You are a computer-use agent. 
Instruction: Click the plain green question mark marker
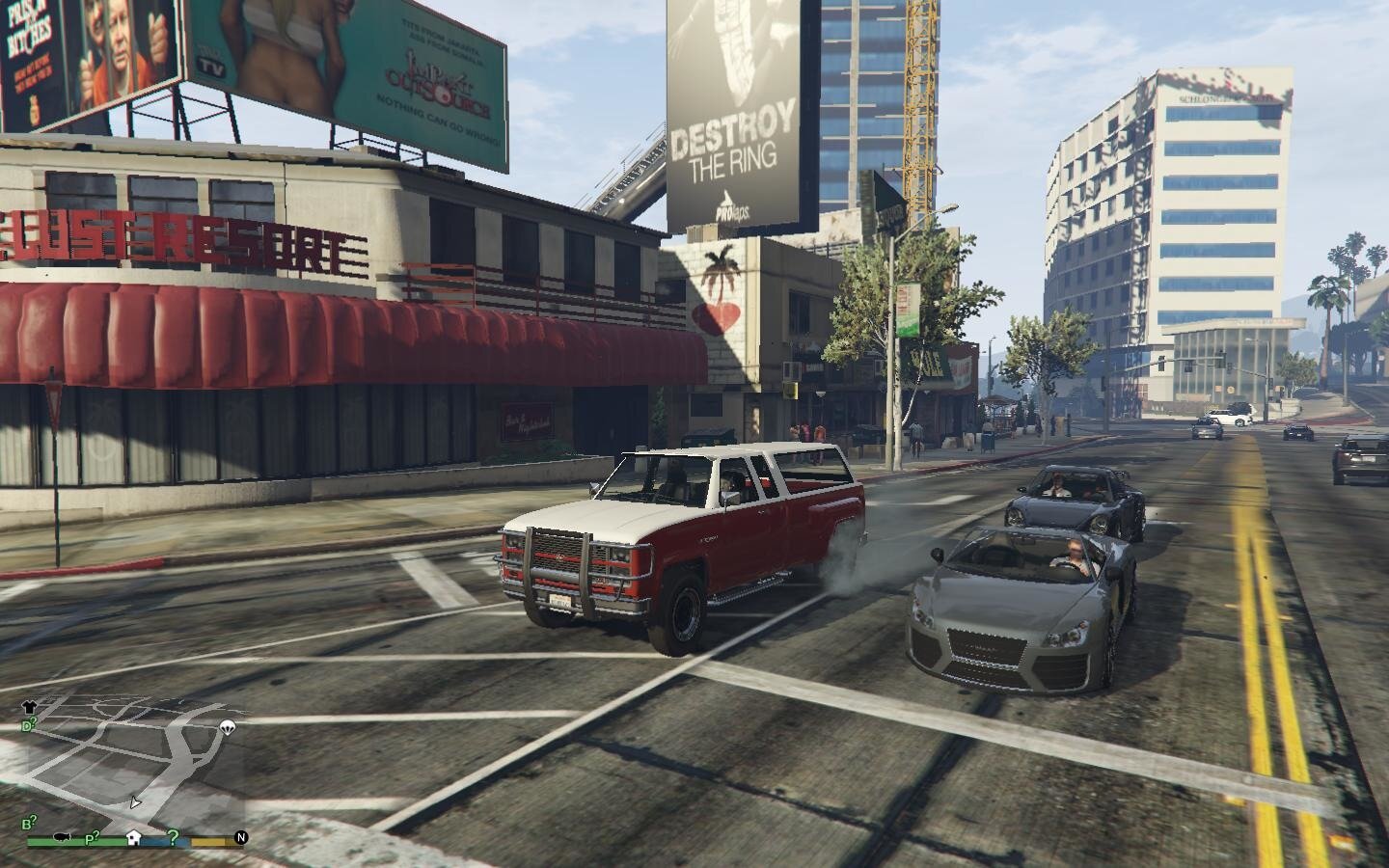point(173,836)
